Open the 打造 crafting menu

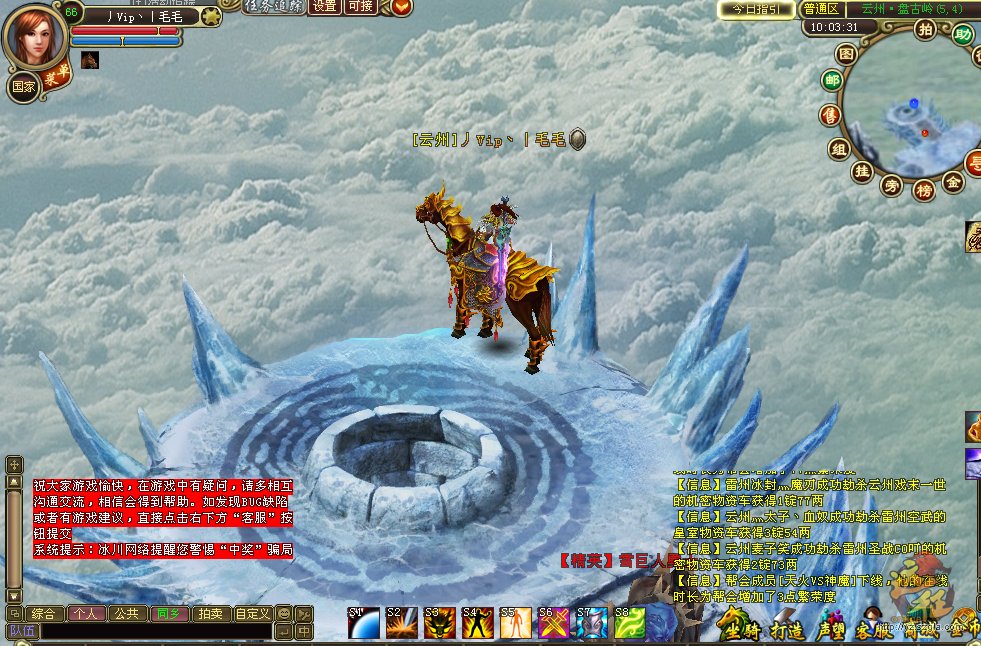click(x=788, y=631)
